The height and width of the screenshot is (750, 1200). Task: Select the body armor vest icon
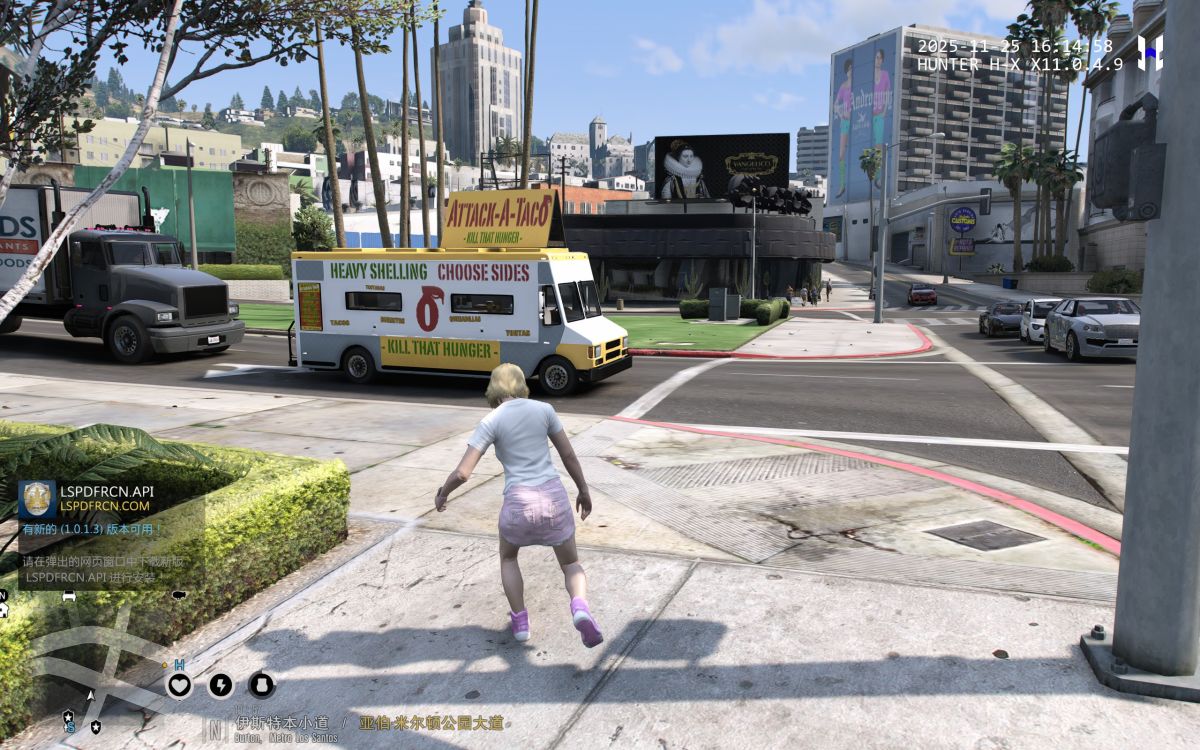tap(261, 685)
